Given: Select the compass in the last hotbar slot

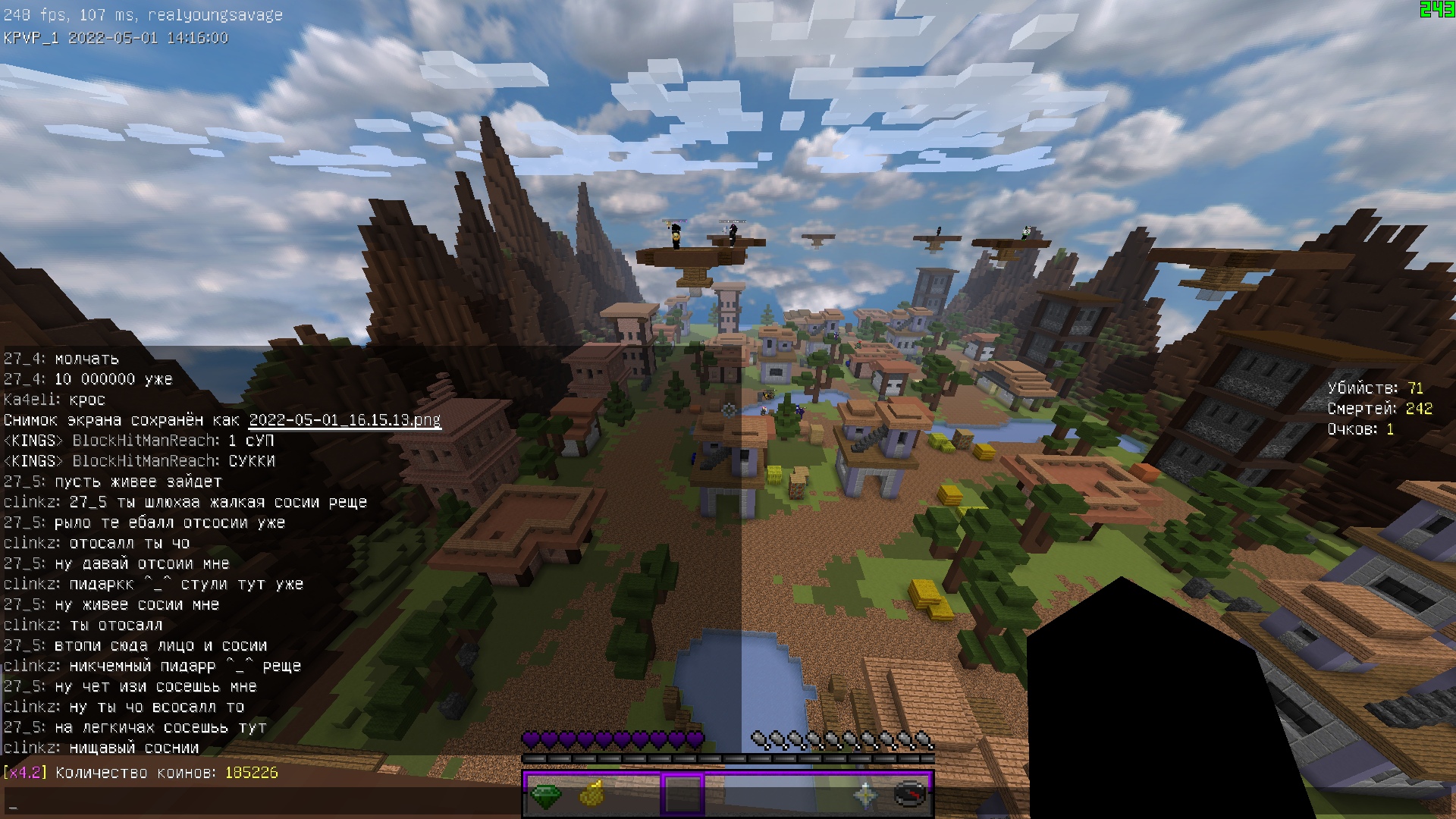Looking at the screenshot, I should click(908, 796).
